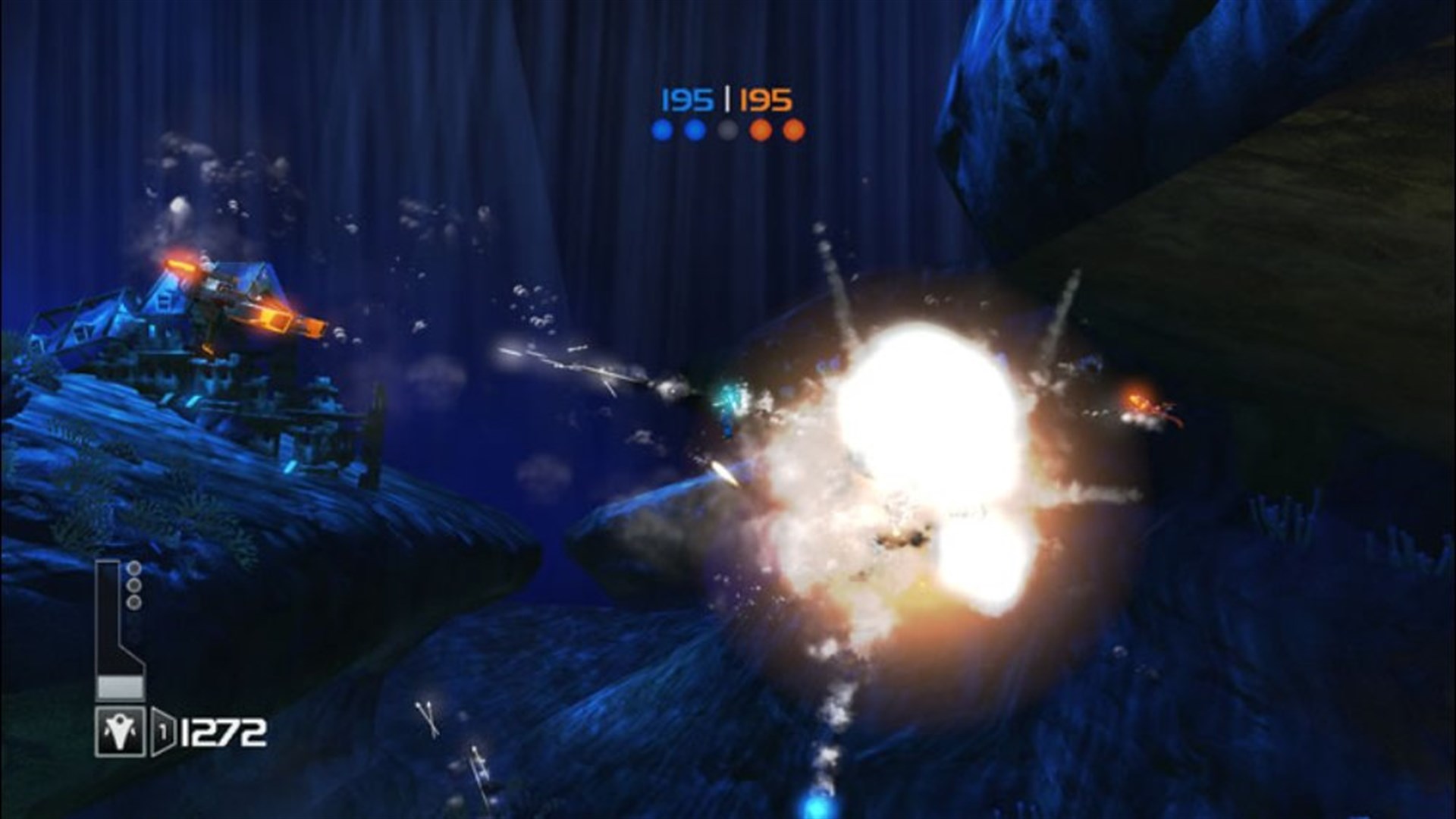Expand the multiplier badge showing 1
The height and width of the screenshot is (819, 1456).
162,731
